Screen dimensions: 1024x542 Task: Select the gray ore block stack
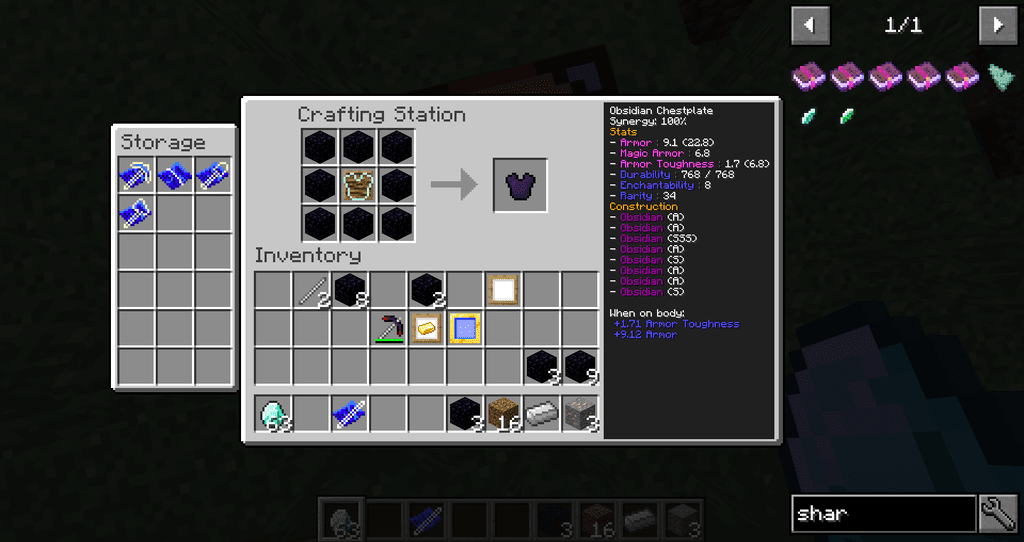(x=580, y=413)
